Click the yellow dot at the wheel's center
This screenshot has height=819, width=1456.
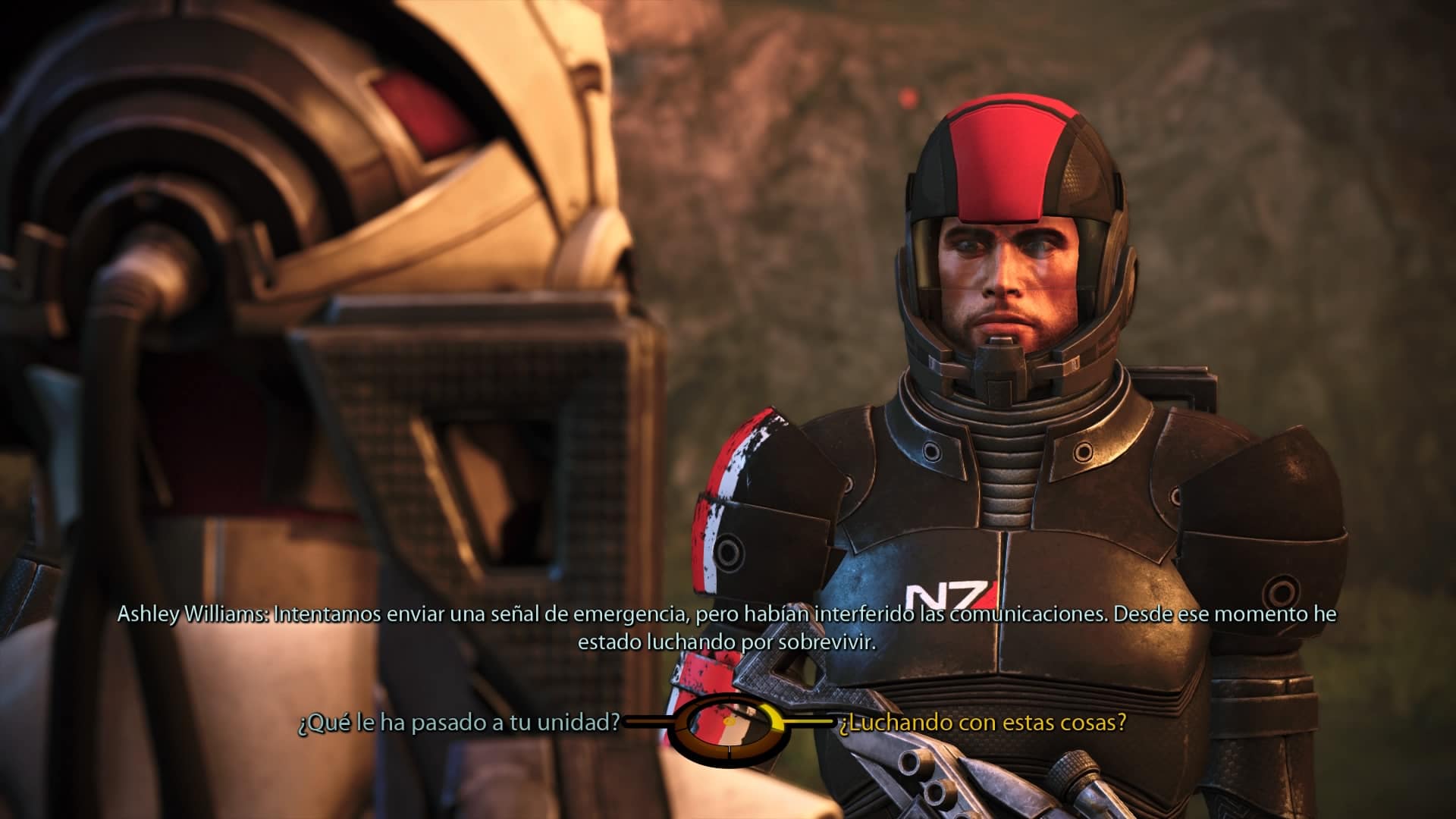coord(730,722)
